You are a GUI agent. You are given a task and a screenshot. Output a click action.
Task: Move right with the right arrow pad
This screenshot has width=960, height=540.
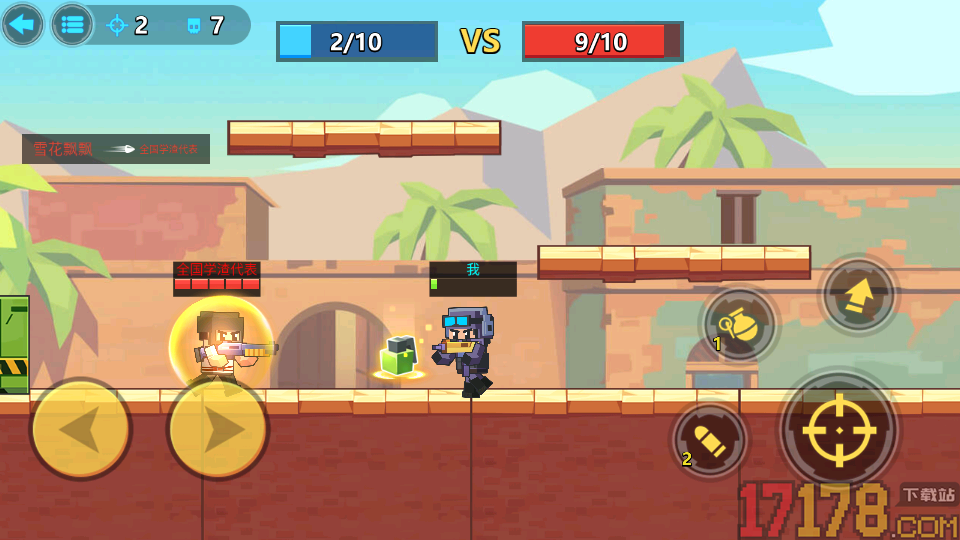(x=218, y=429)
